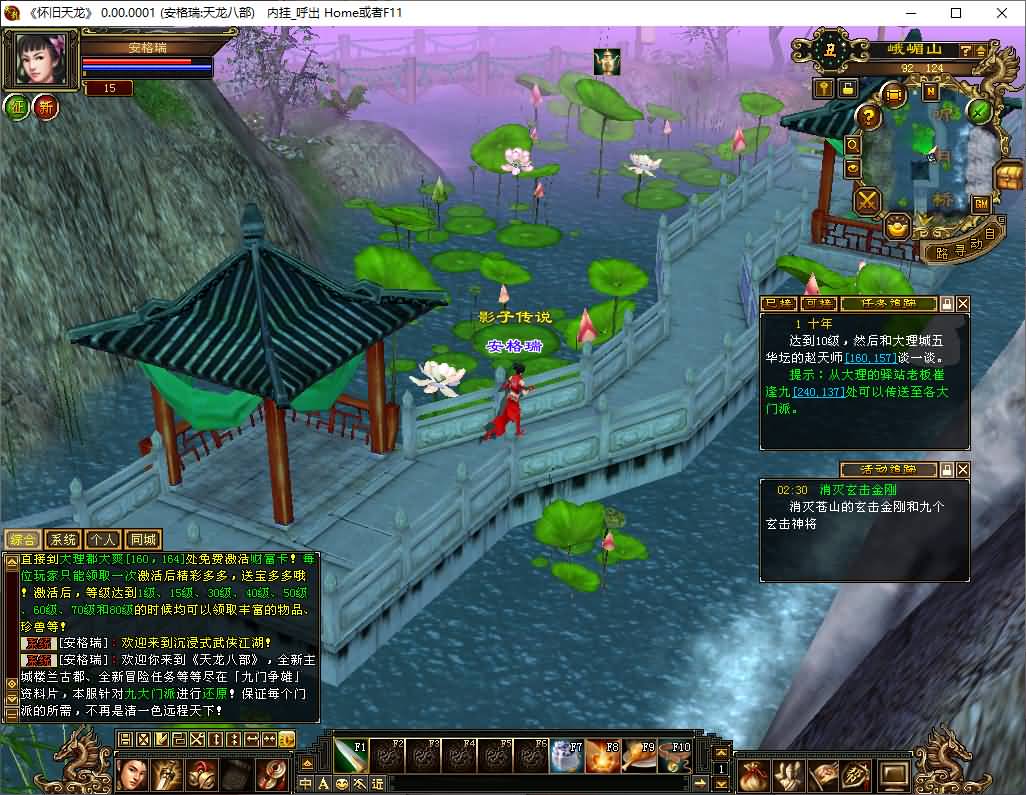The height and width of the screenshot is (795, 1026).
Task: Select the 综合 chat tab
Action: coord(23,540)
